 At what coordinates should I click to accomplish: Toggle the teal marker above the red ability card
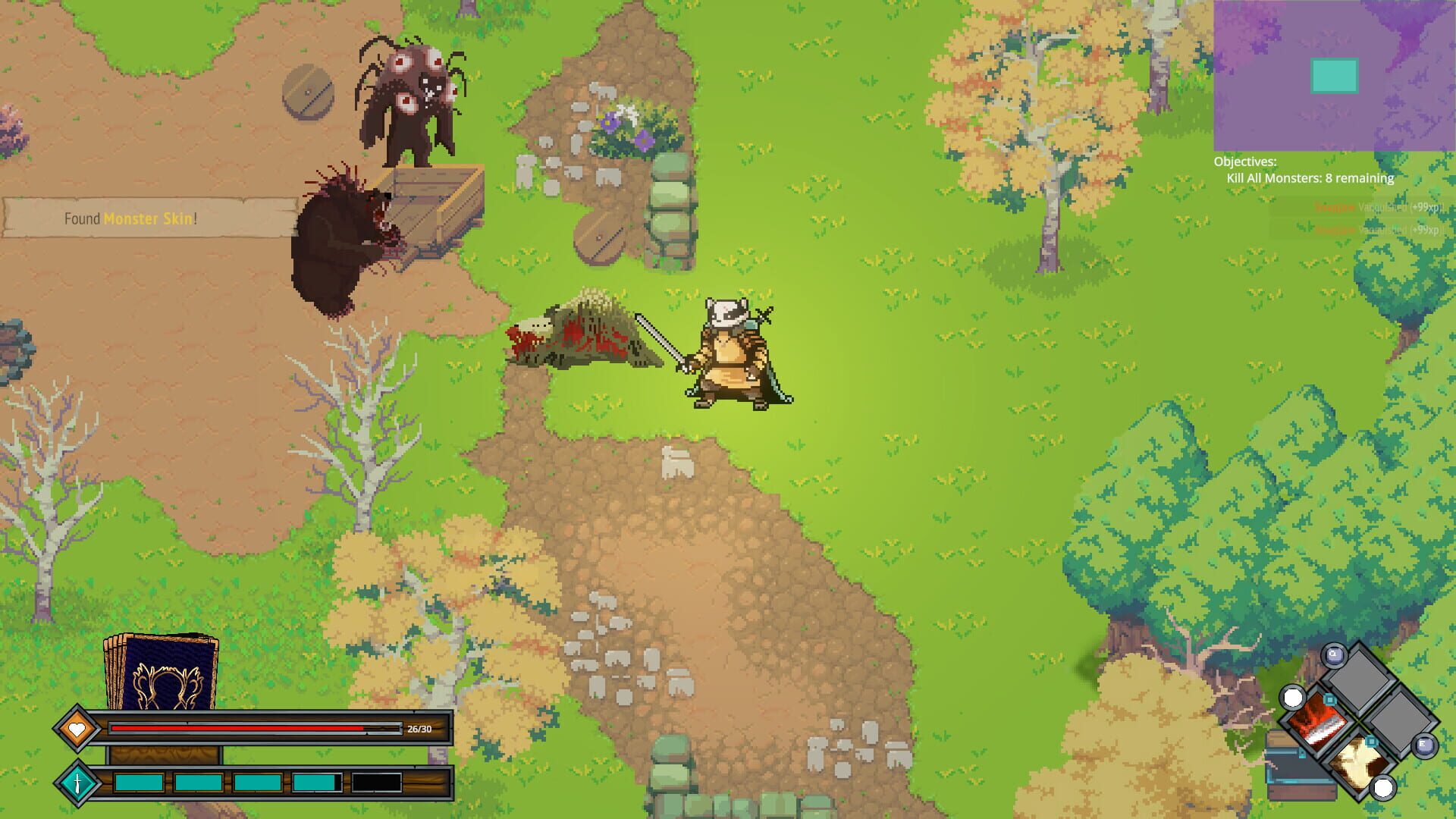coord(1329,700)
